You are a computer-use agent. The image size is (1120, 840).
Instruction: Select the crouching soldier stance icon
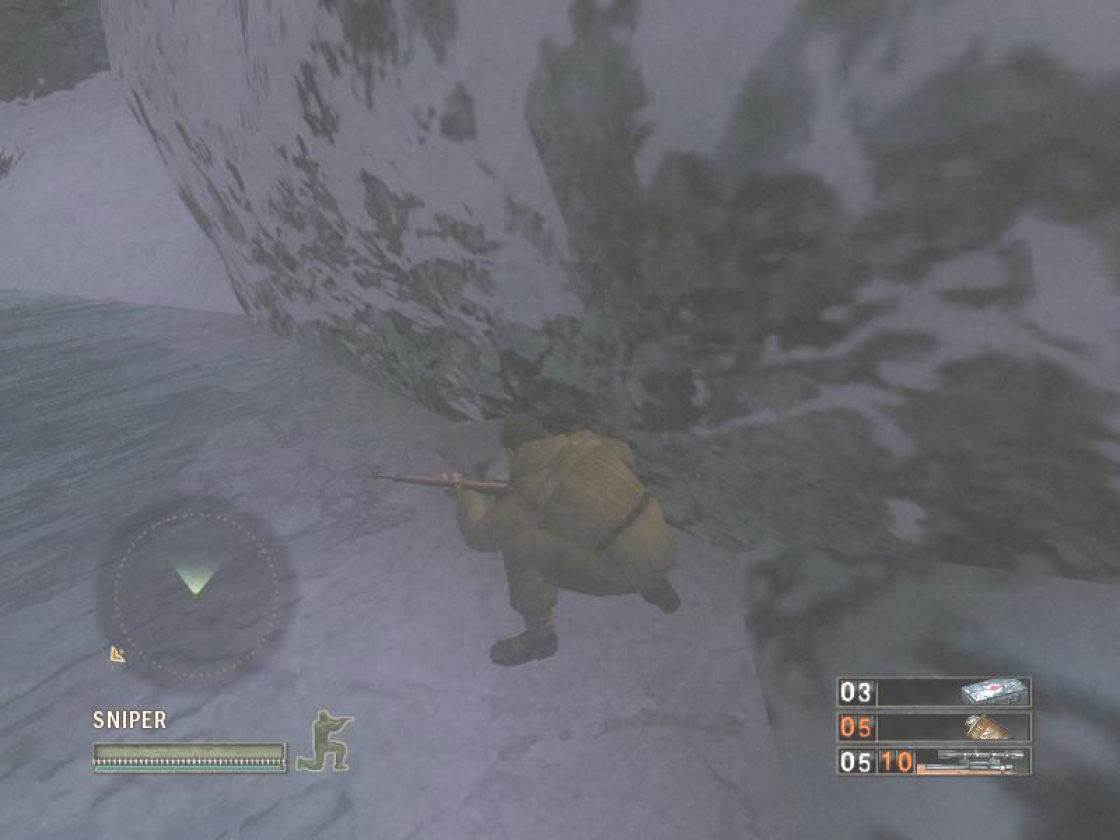pos(325,741)
